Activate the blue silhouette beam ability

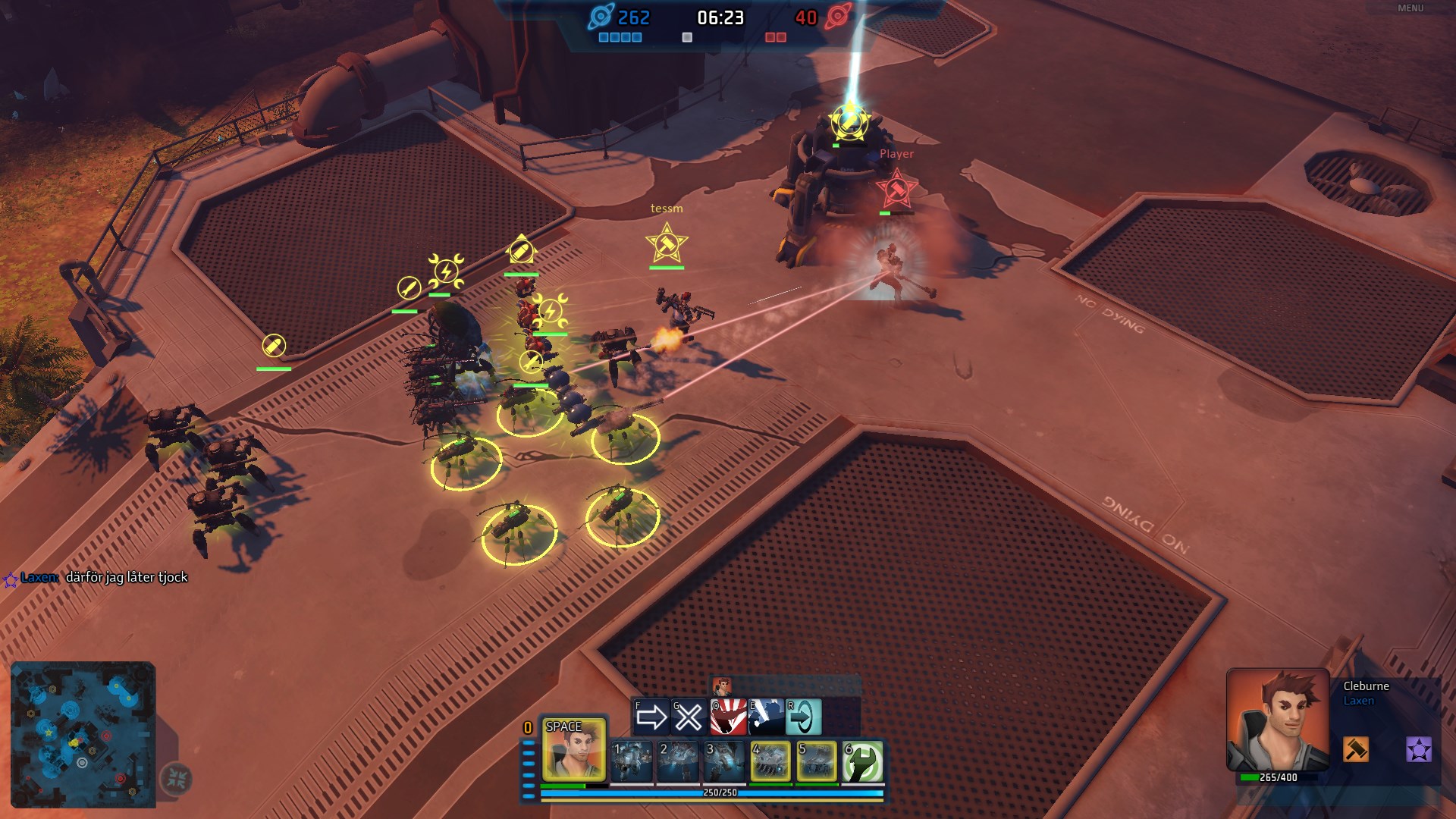click(x=766, y=717)
